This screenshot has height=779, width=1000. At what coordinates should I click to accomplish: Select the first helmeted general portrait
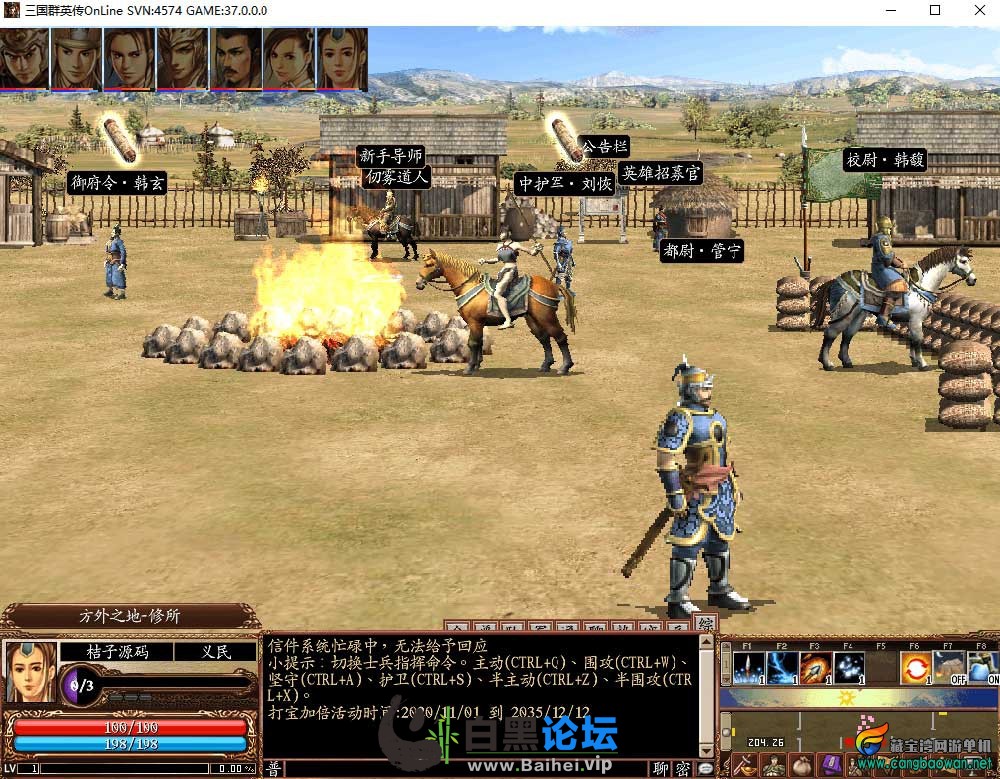[x=24, y=58]
